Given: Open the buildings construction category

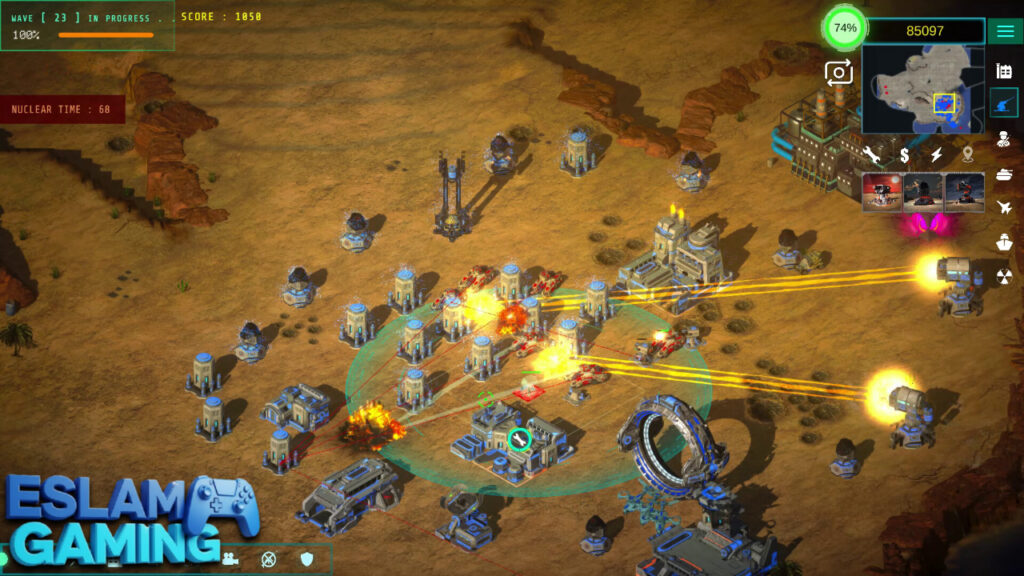Looking at the screenshot, I should coord(1005,70).
